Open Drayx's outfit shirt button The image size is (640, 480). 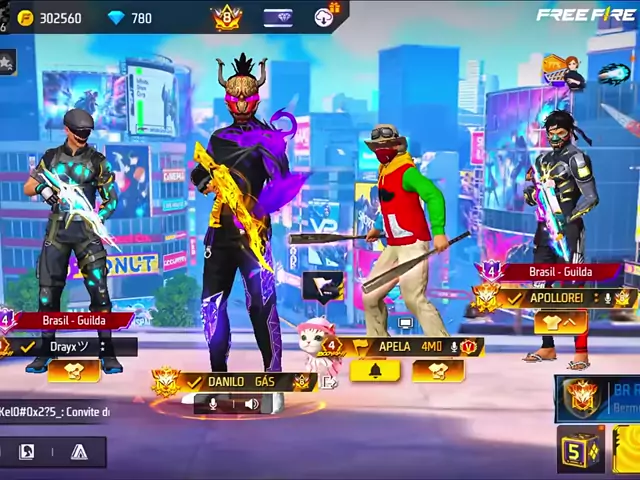(x=73, y=371)
